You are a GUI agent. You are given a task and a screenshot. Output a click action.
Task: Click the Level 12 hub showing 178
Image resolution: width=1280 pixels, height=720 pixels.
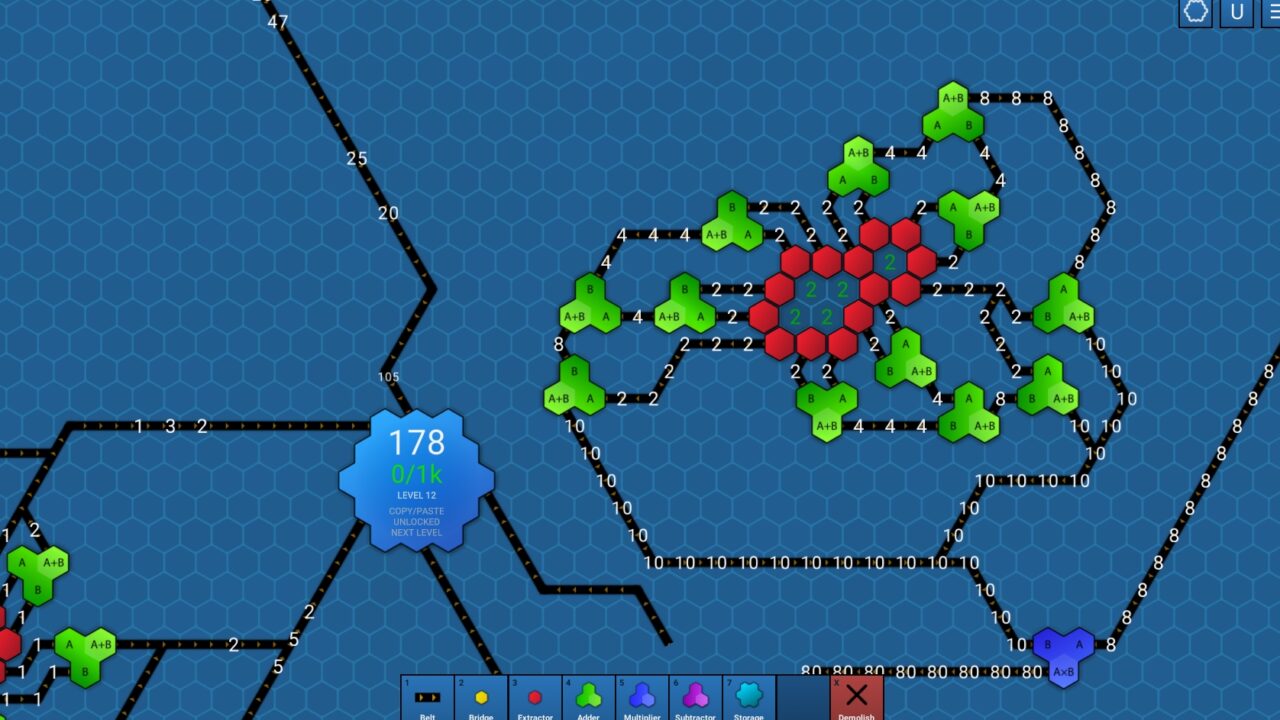(419, 440)
